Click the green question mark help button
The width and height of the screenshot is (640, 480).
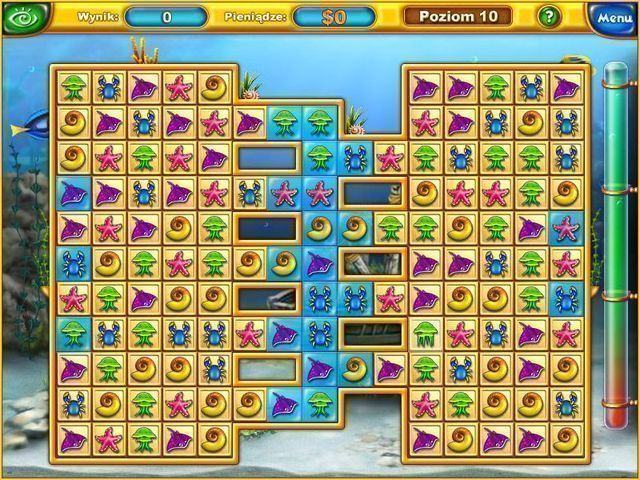[549, 16]
